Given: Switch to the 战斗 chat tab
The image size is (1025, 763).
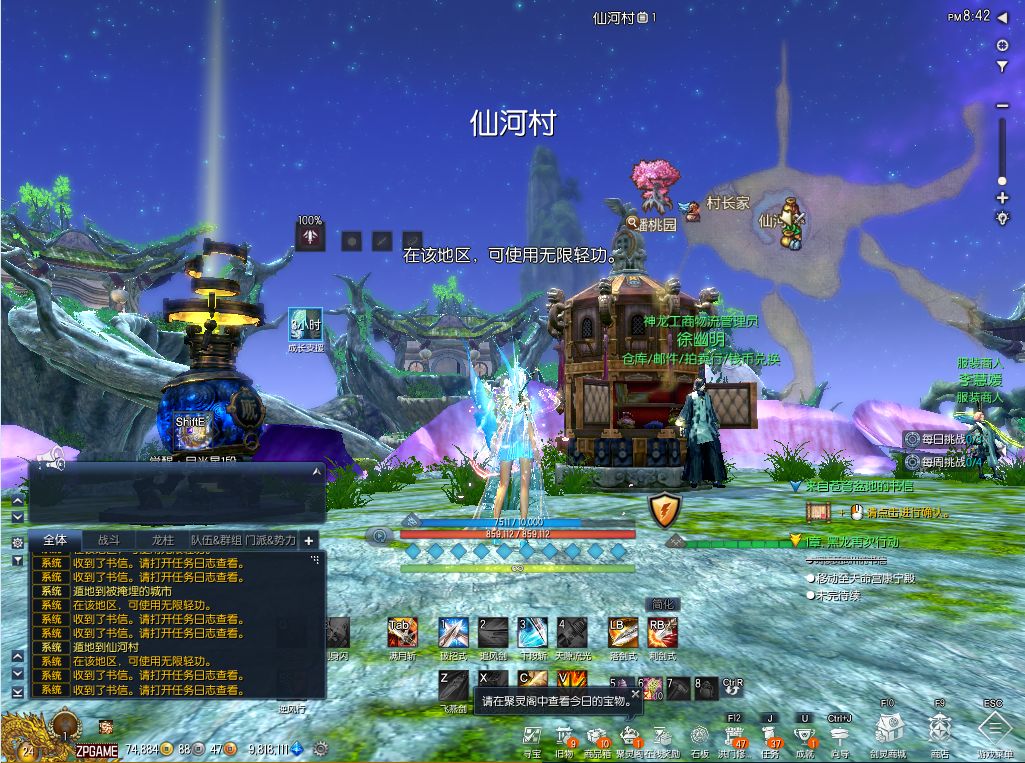Looking at the screenshot, I should [108, 540].
